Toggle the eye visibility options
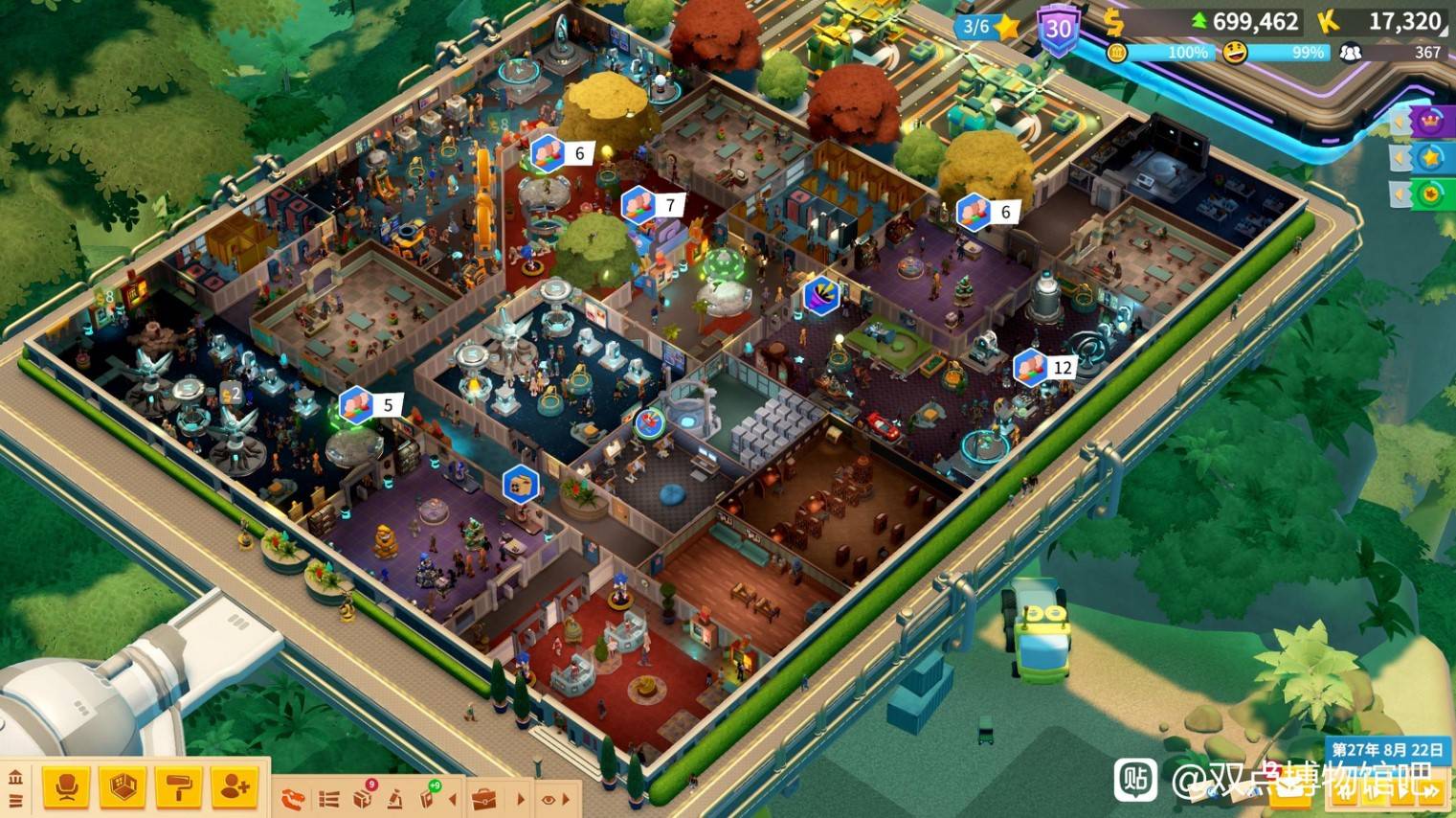The height and width of the screenshot is (818, 1456). 549,799
